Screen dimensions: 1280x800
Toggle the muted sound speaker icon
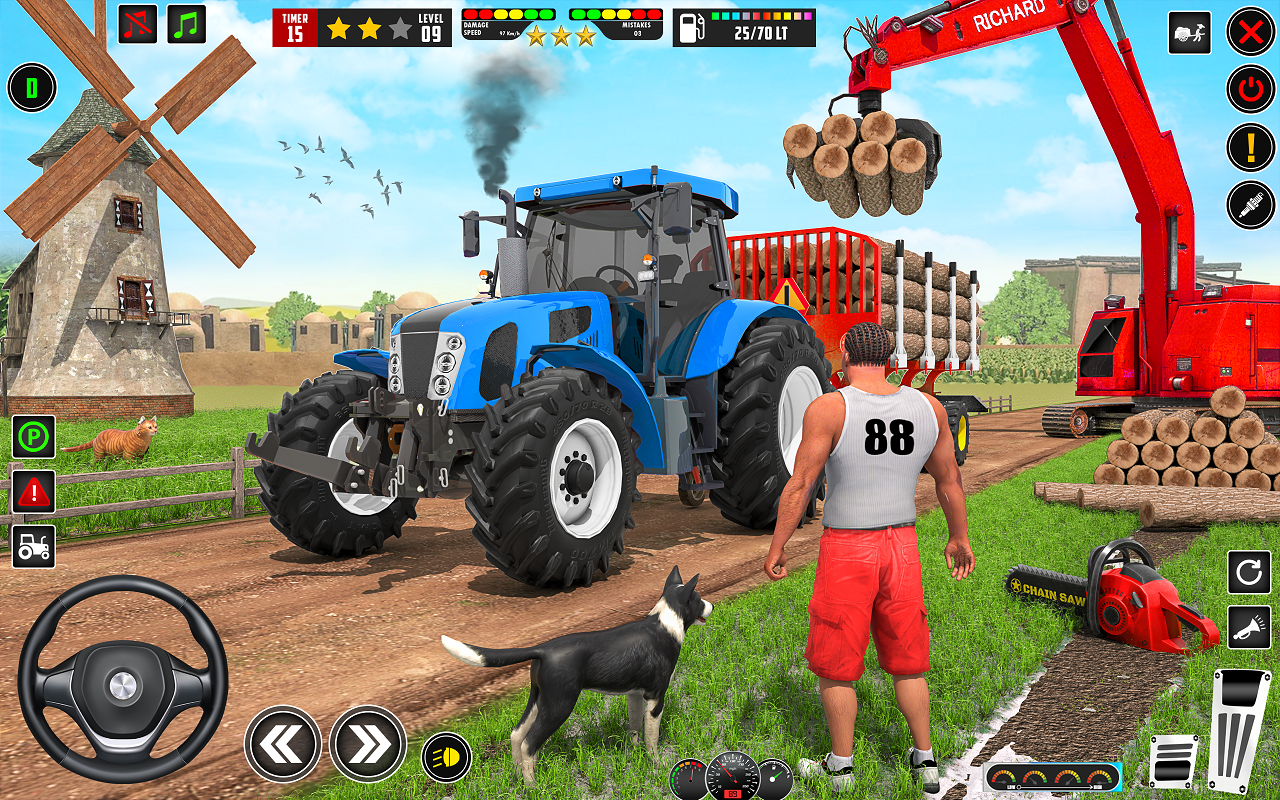point(138,24)
